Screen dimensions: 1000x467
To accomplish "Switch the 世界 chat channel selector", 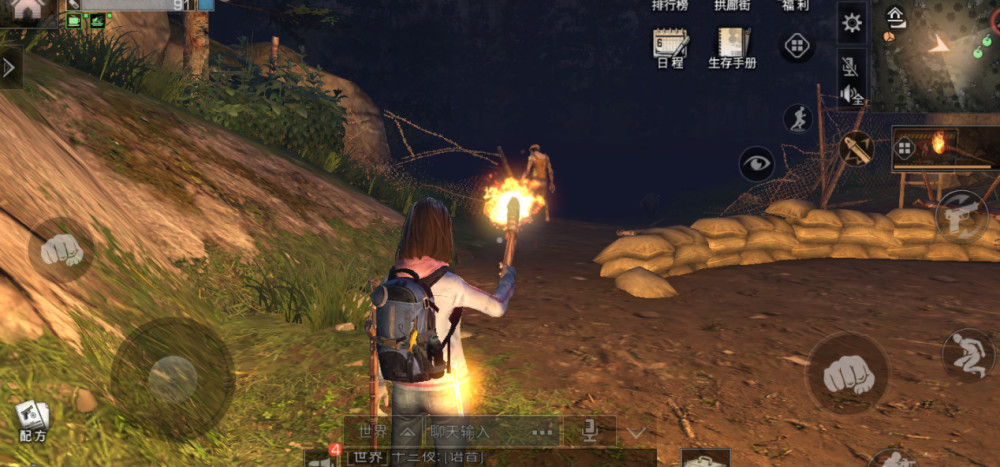I will (x=381, y=432).
